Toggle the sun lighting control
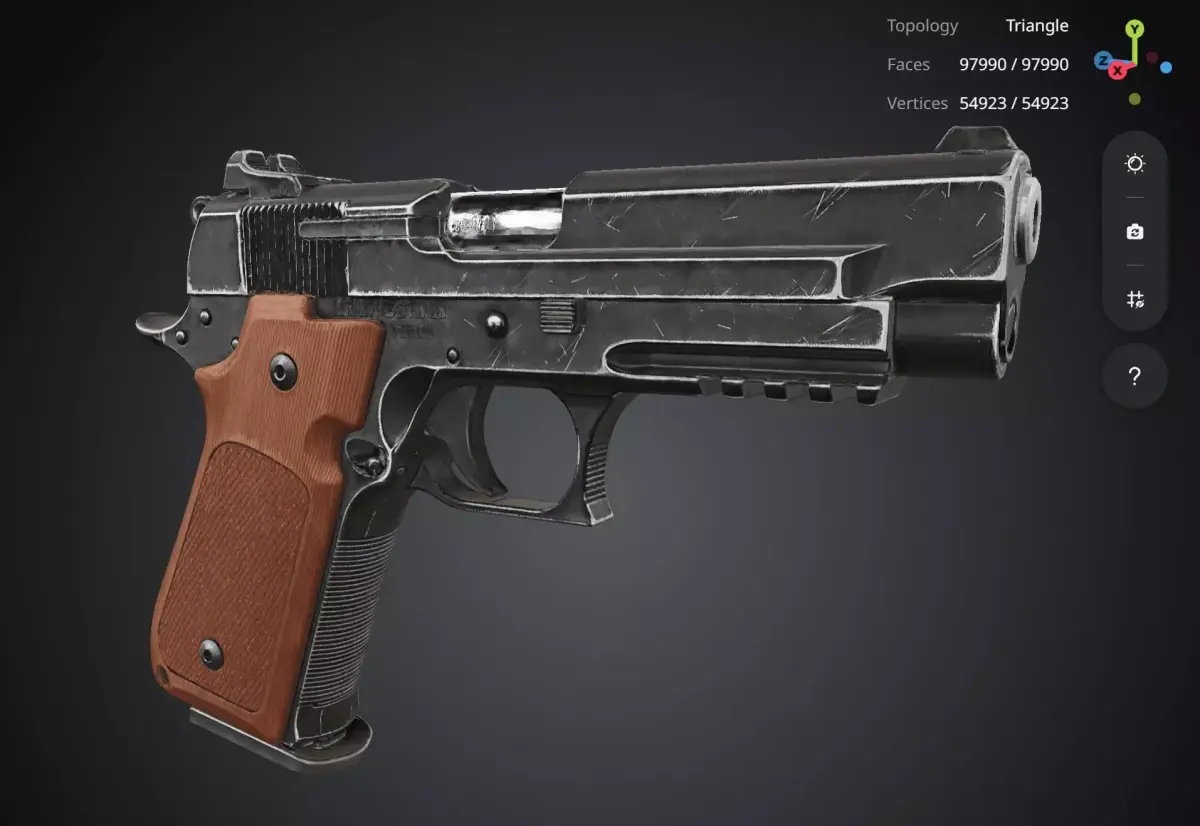The height and width of the screenshot is (826, 1200). 1135,164
